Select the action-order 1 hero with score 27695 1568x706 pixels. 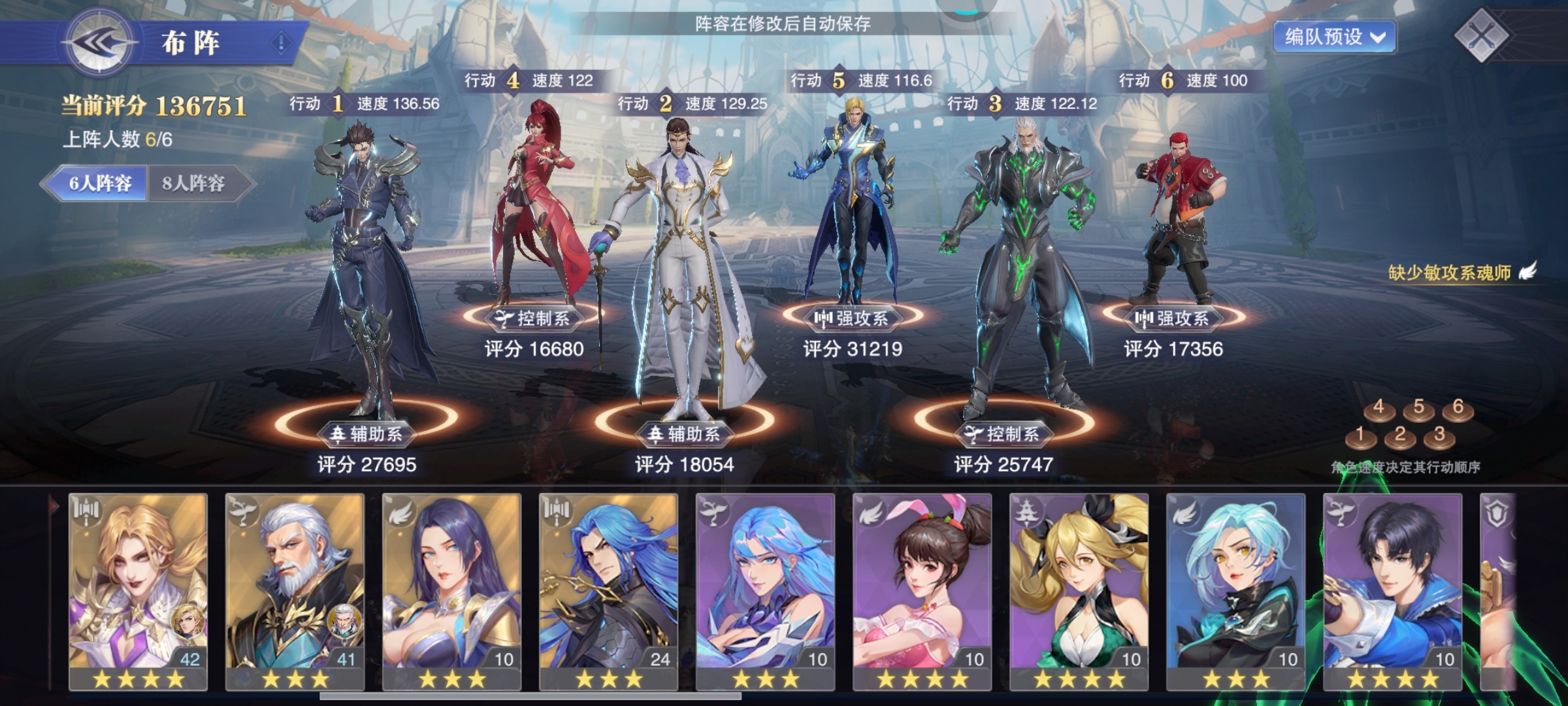(x=365, y=275)
